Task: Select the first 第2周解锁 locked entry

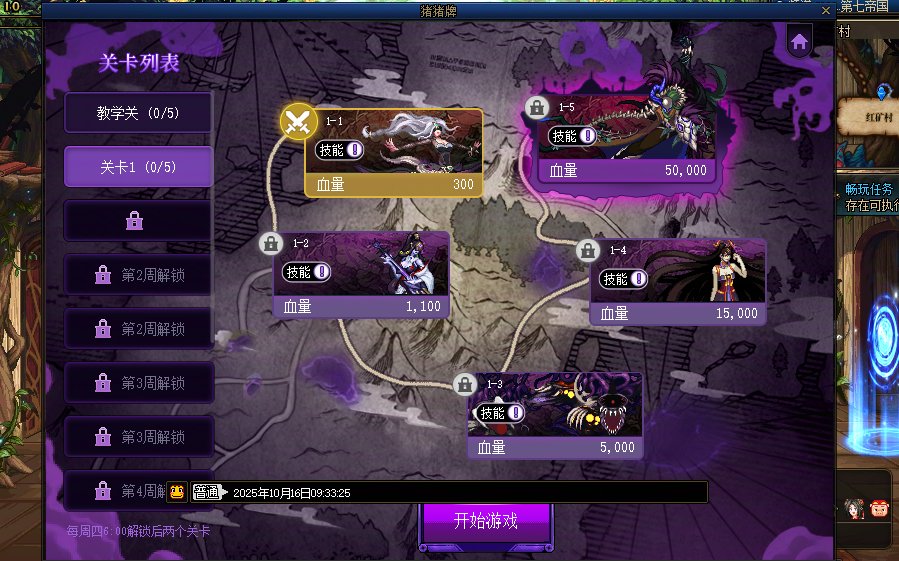Action: click(x=138, y=274)
